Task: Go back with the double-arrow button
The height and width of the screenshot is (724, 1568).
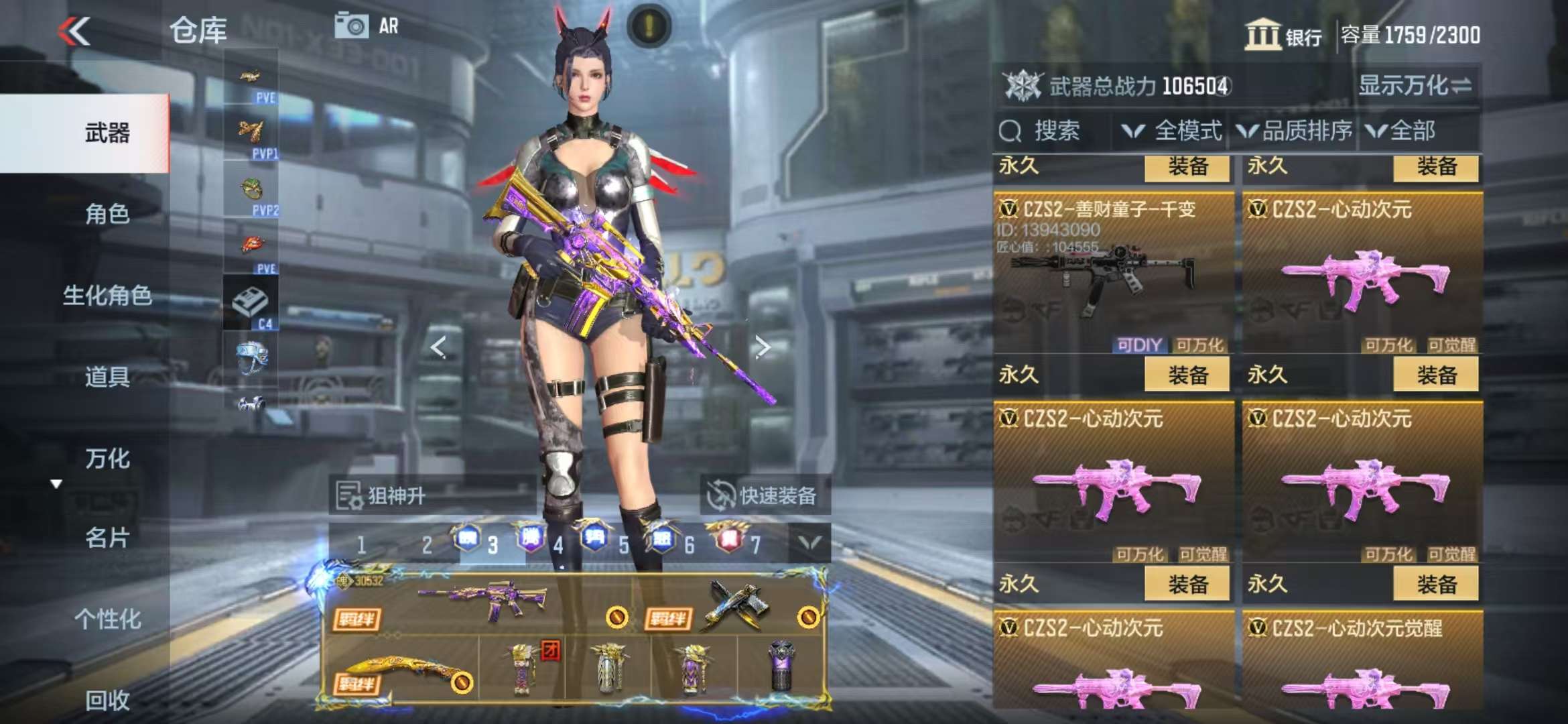Action: (x=74, y=32)
